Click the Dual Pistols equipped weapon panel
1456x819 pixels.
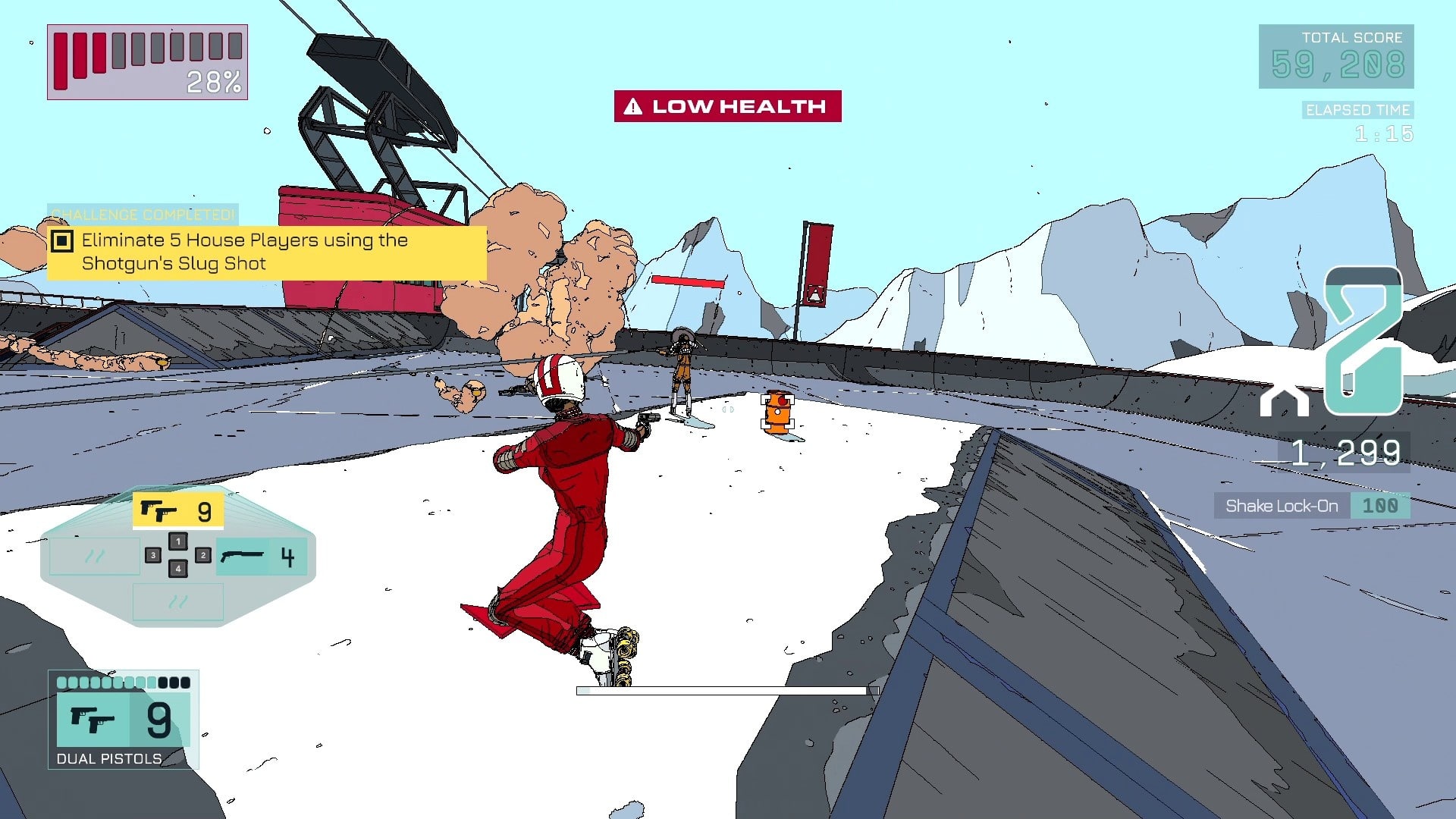tap(123, 720)
